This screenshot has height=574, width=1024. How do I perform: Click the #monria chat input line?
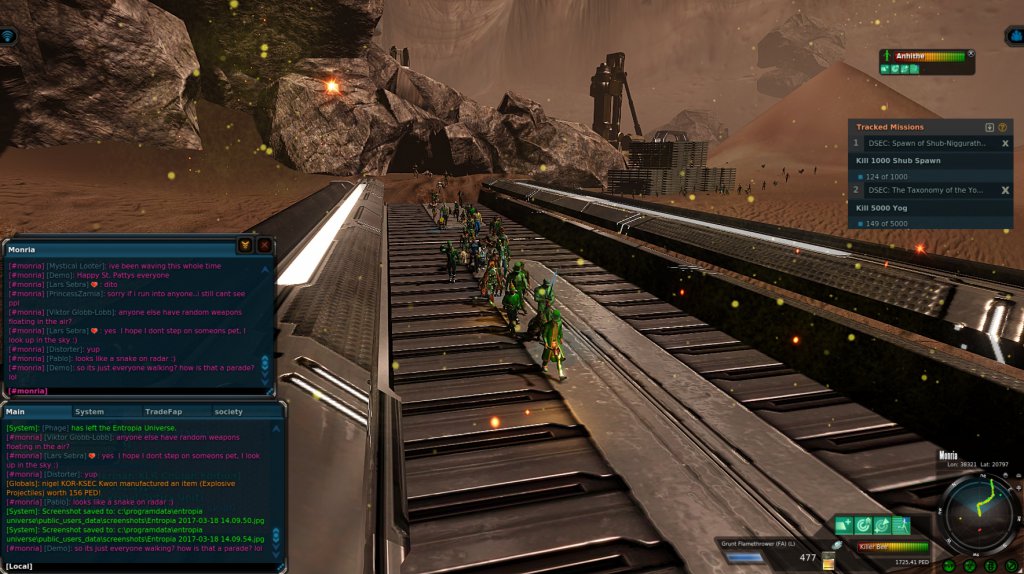coord(130,390)
